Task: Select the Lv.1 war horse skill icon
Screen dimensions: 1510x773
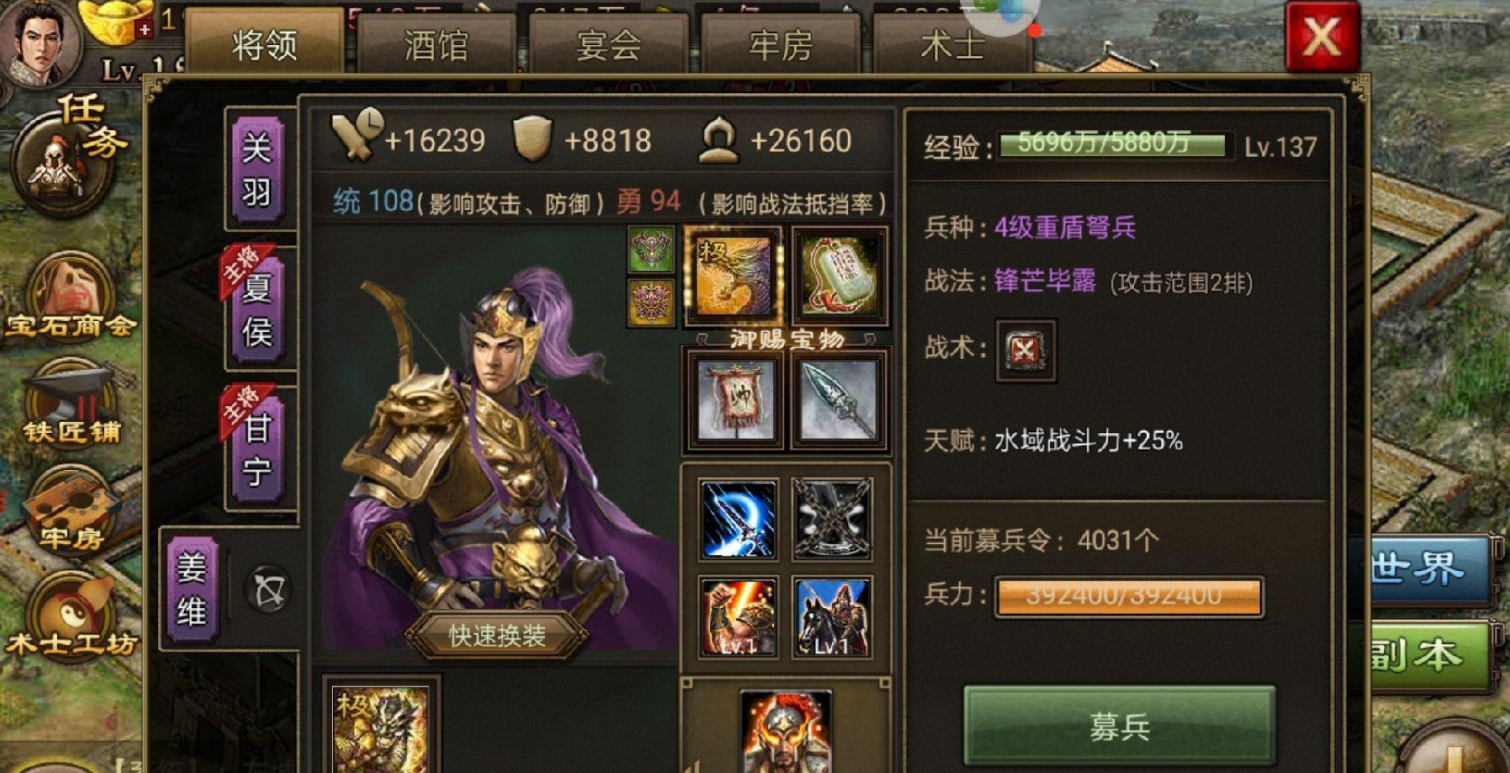Action: tap(832, 616)
